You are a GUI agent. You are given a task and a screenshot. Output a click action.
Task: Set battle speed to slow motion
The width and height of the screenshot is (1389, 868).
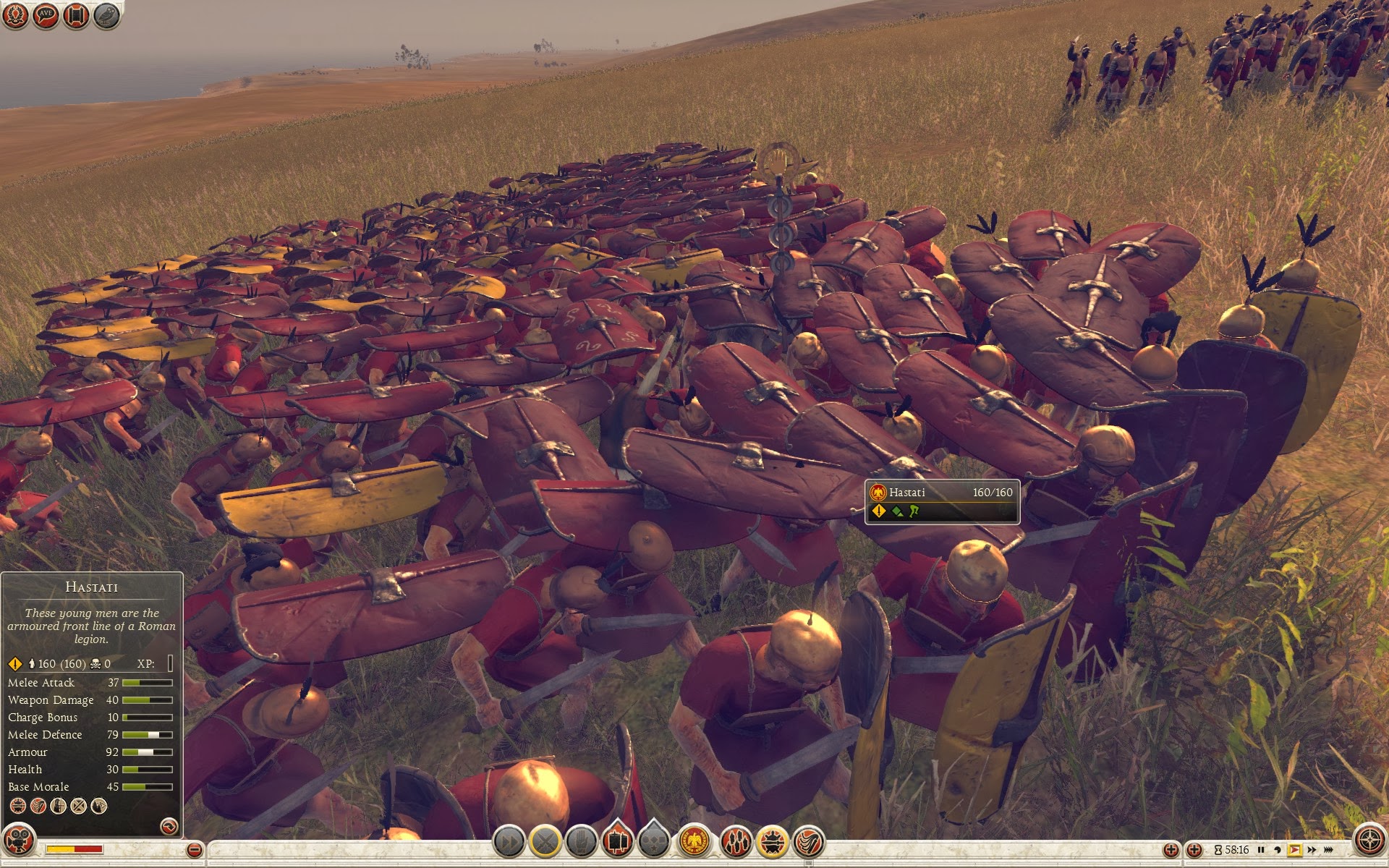click(1277, 850)
